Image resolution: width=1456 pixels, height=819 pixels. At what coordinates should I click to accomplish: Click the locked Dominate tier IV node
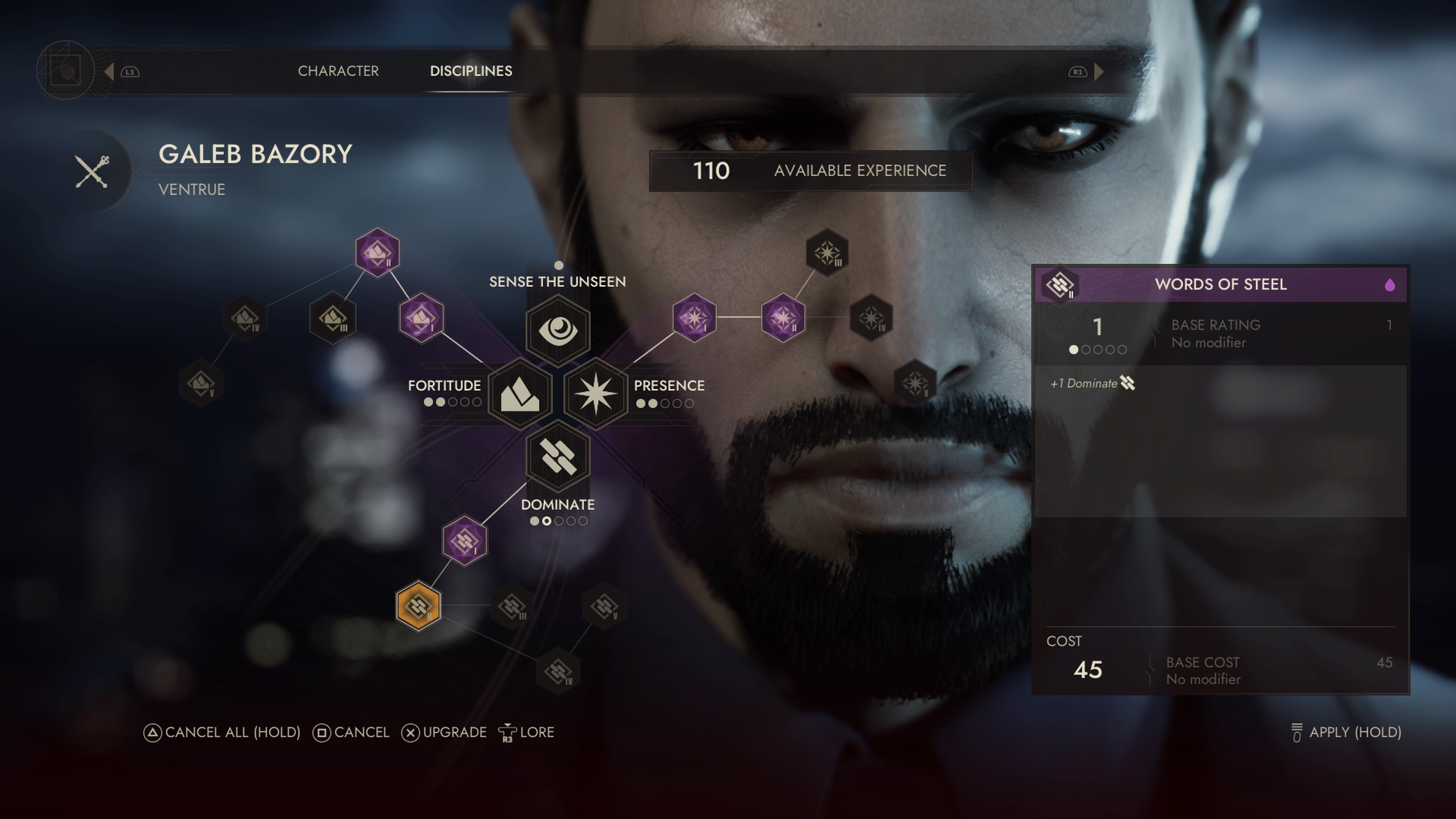tap(558, 672)
